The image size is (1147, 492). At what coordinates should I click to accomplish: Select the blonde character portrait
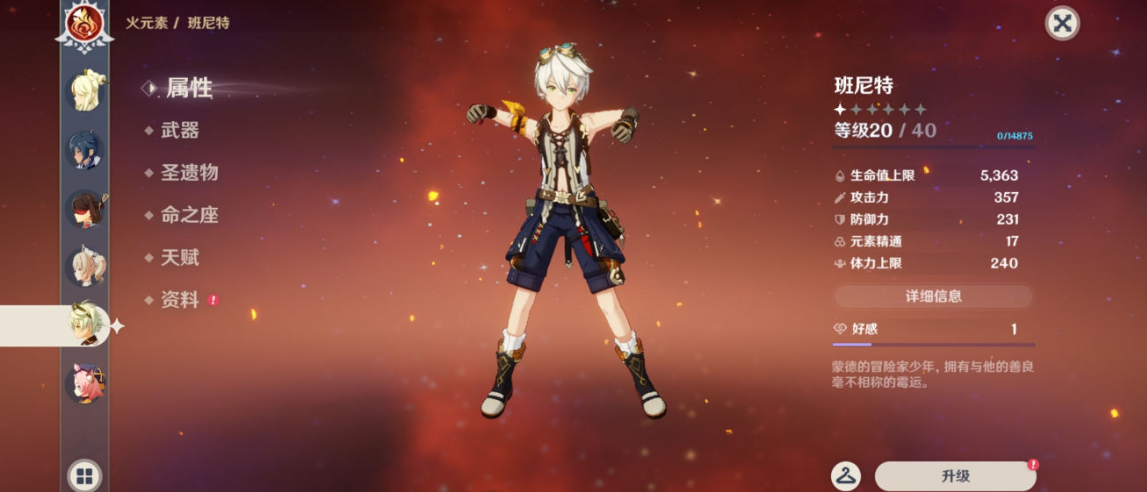(x=84, y=91)
